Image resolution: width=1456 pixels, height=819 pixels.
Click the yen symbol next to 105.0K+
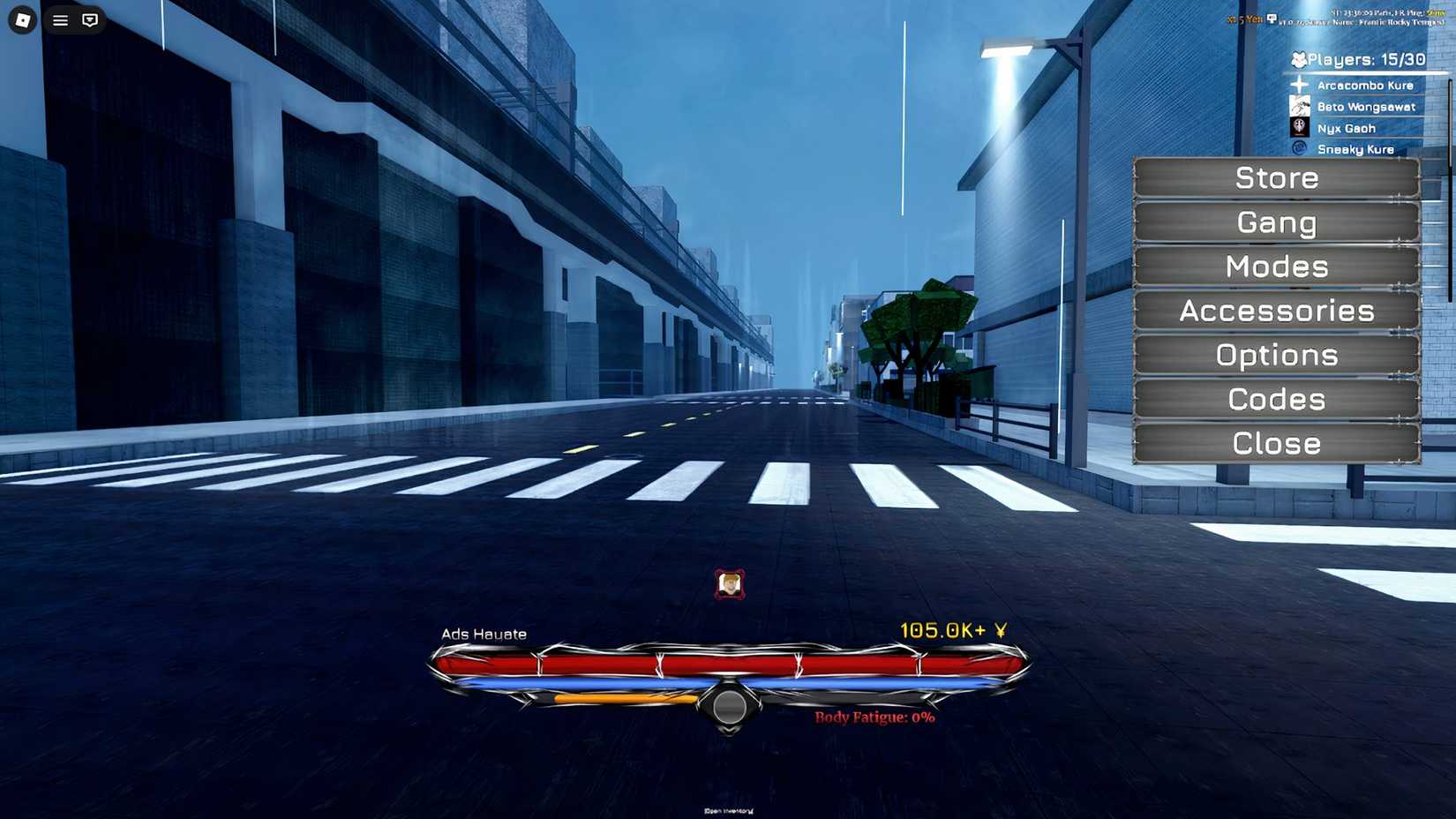click(1002, 630)
